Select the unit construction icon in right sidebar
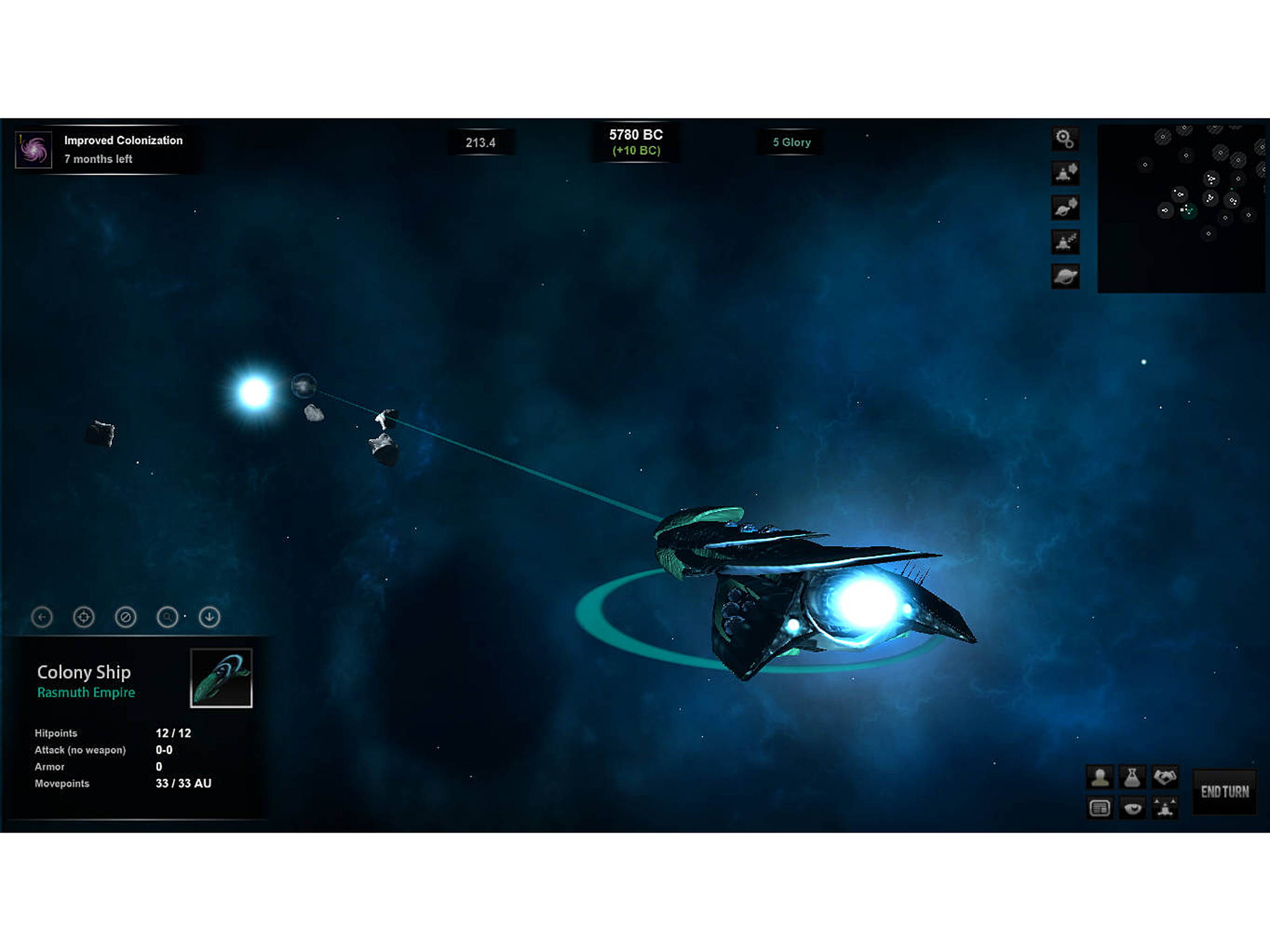Viewport: 1270px width, 952px height. click(x=1065, y=174)
